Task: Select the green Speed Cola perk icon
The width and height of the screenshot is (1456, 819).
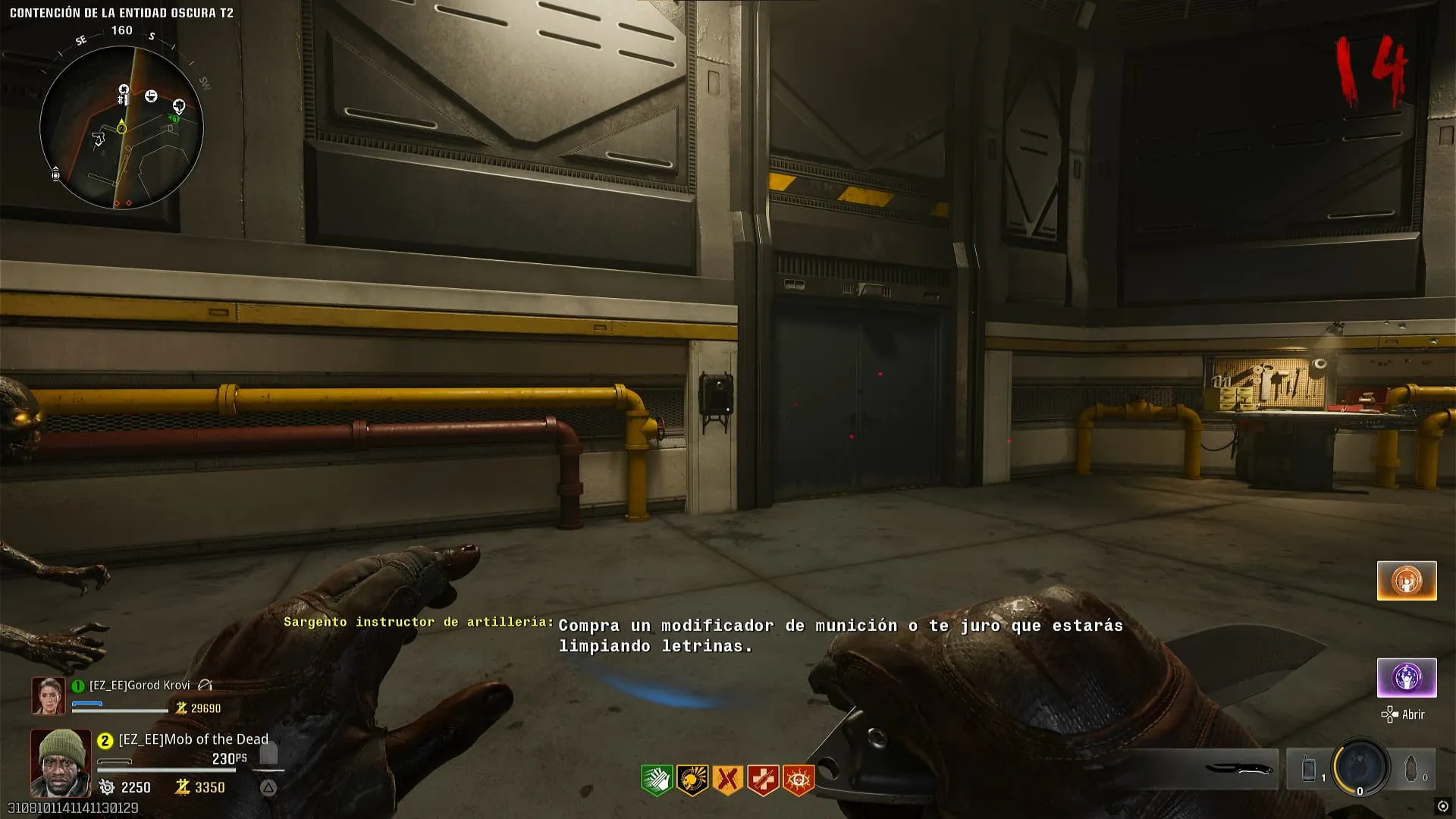Action: coord(657,780)
